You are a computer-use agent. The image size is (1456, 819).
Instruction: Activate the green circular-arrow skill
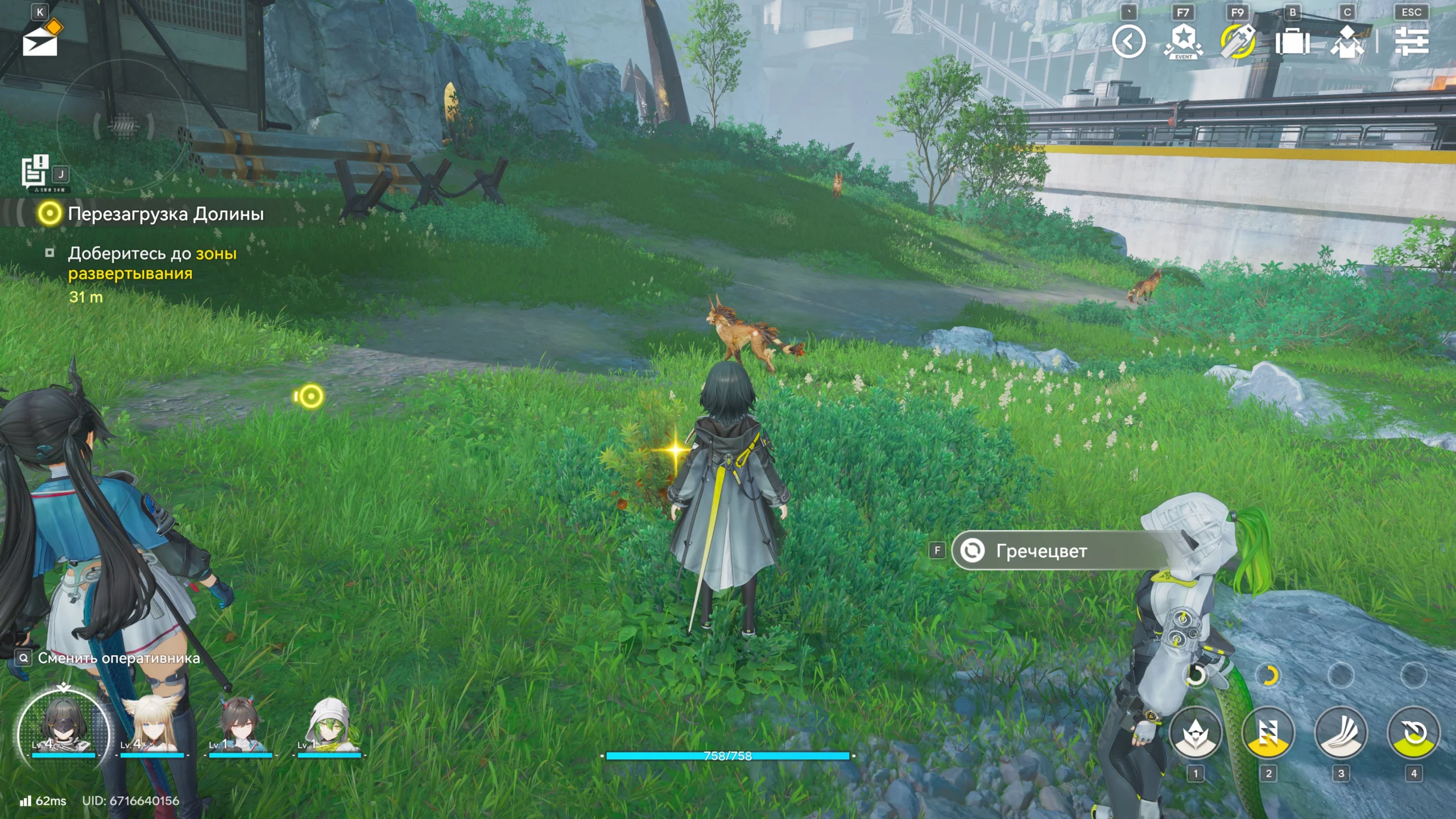pyautogui.click(x=1414, y=733)
